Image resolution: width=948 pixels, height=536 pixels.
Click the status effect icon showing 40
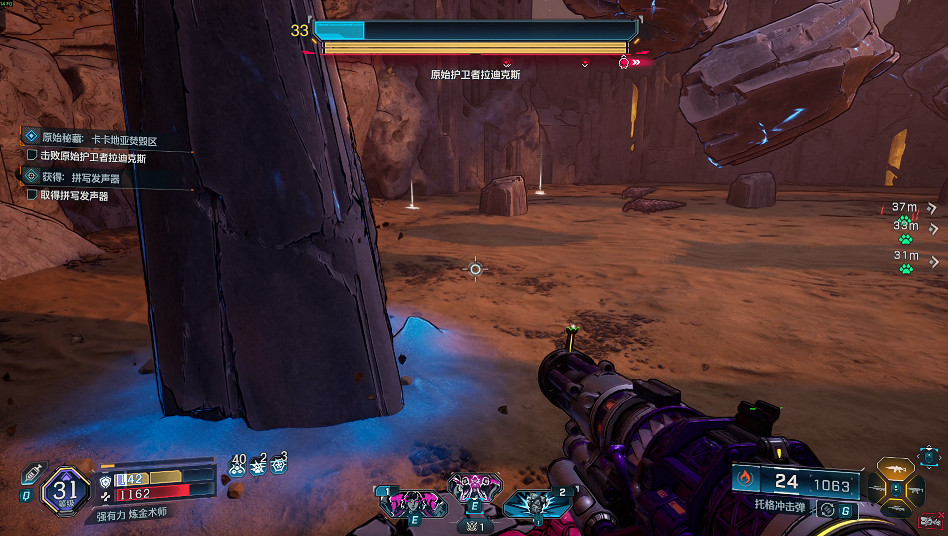(x=237, y=464)
